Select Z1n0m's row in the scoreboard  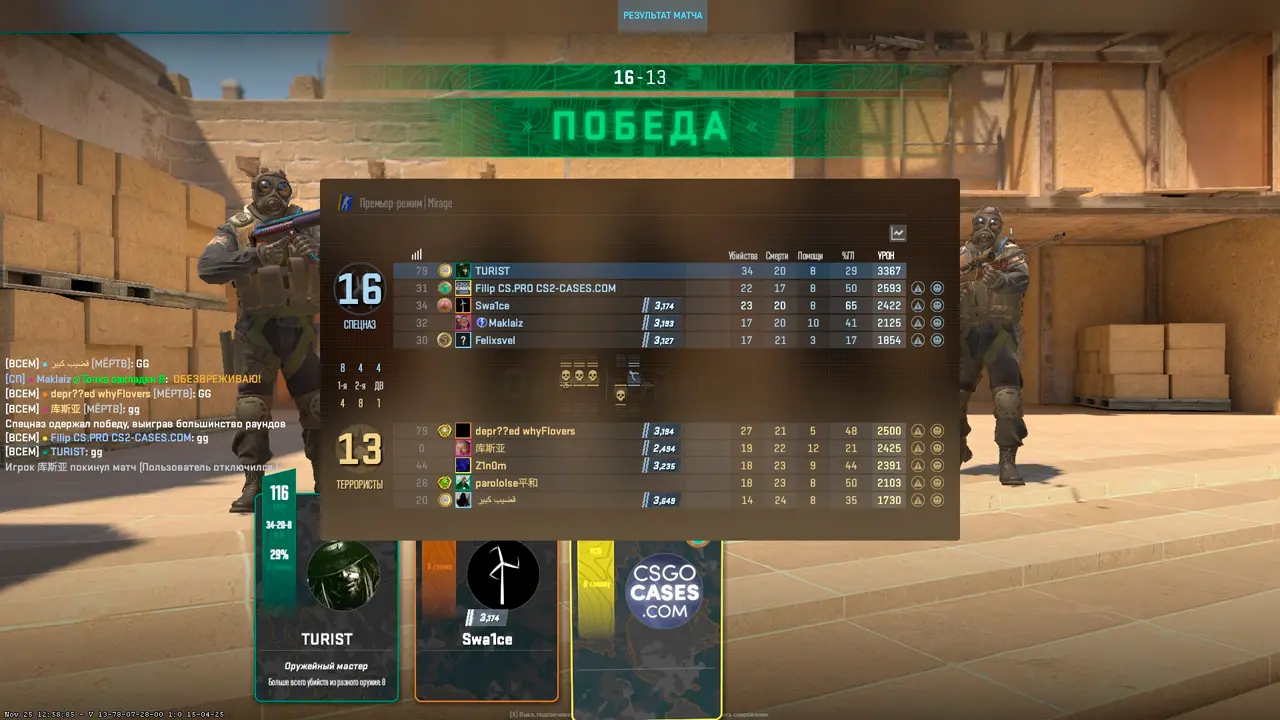[560, 466]
